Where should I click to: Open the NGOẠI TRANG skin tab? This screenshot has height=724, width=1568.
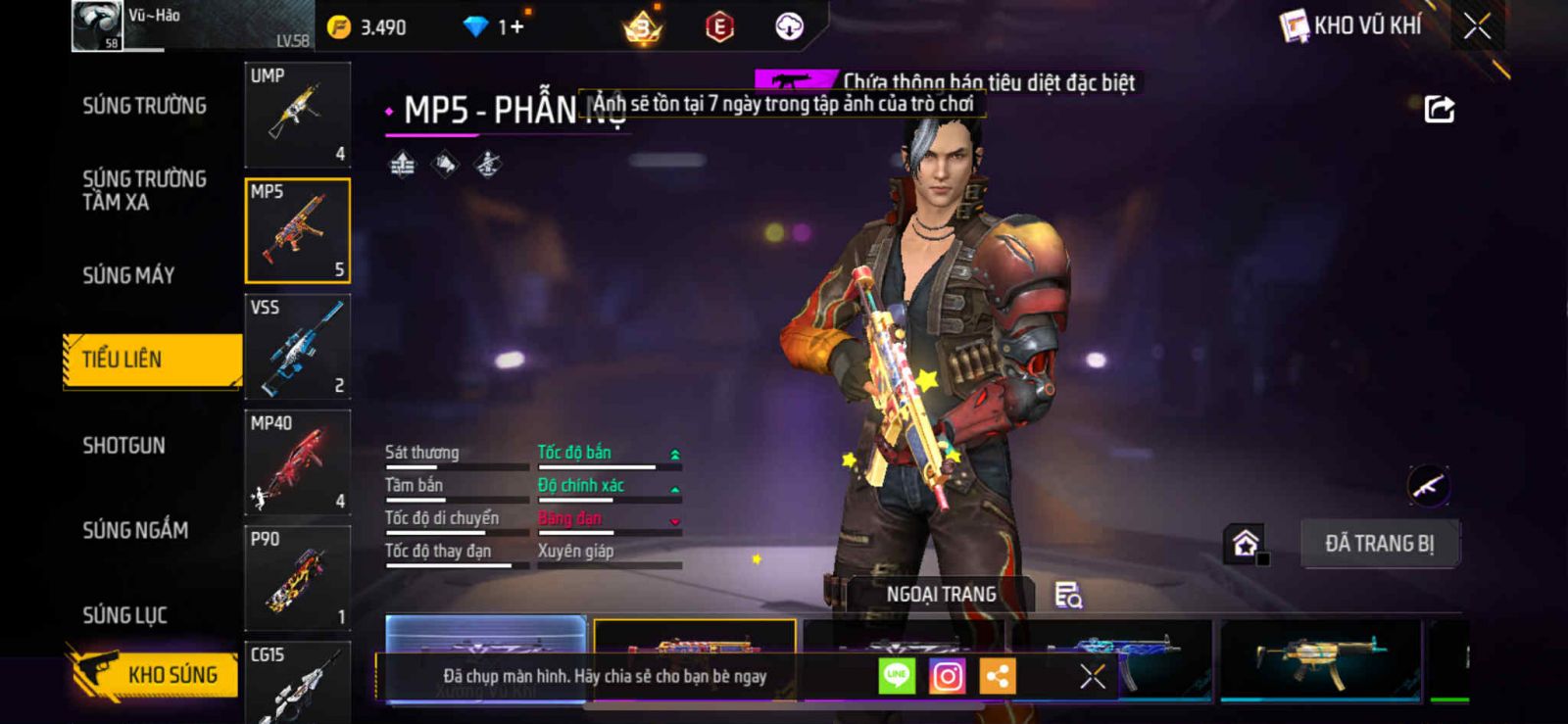tap(941, 595)
